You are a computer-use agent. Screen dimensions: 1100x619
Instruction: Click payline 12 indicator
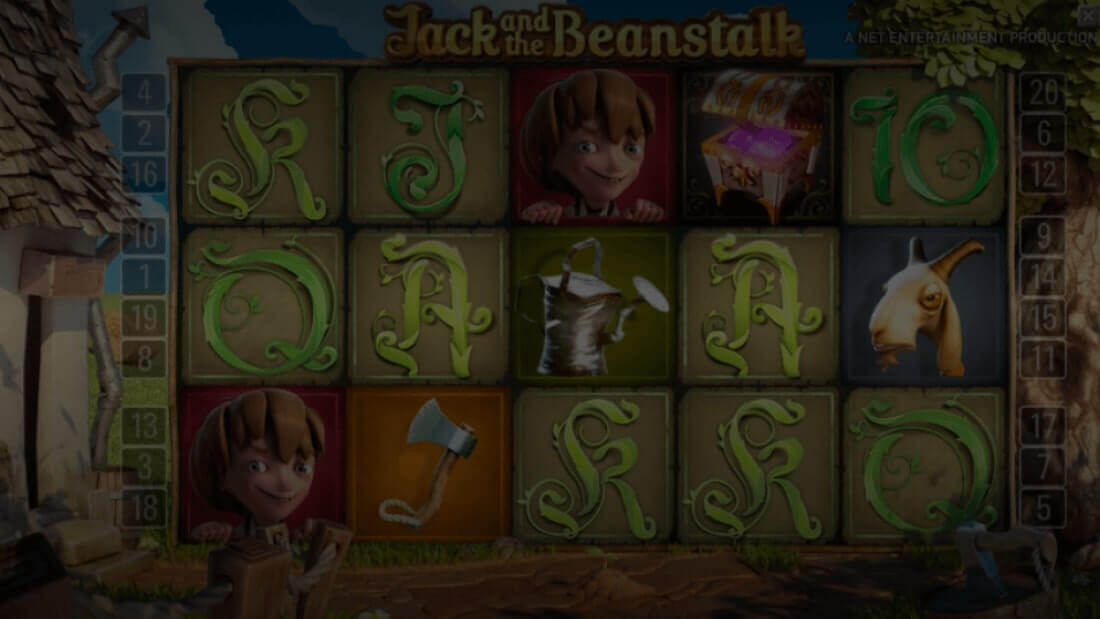(x=1043, y=174)
